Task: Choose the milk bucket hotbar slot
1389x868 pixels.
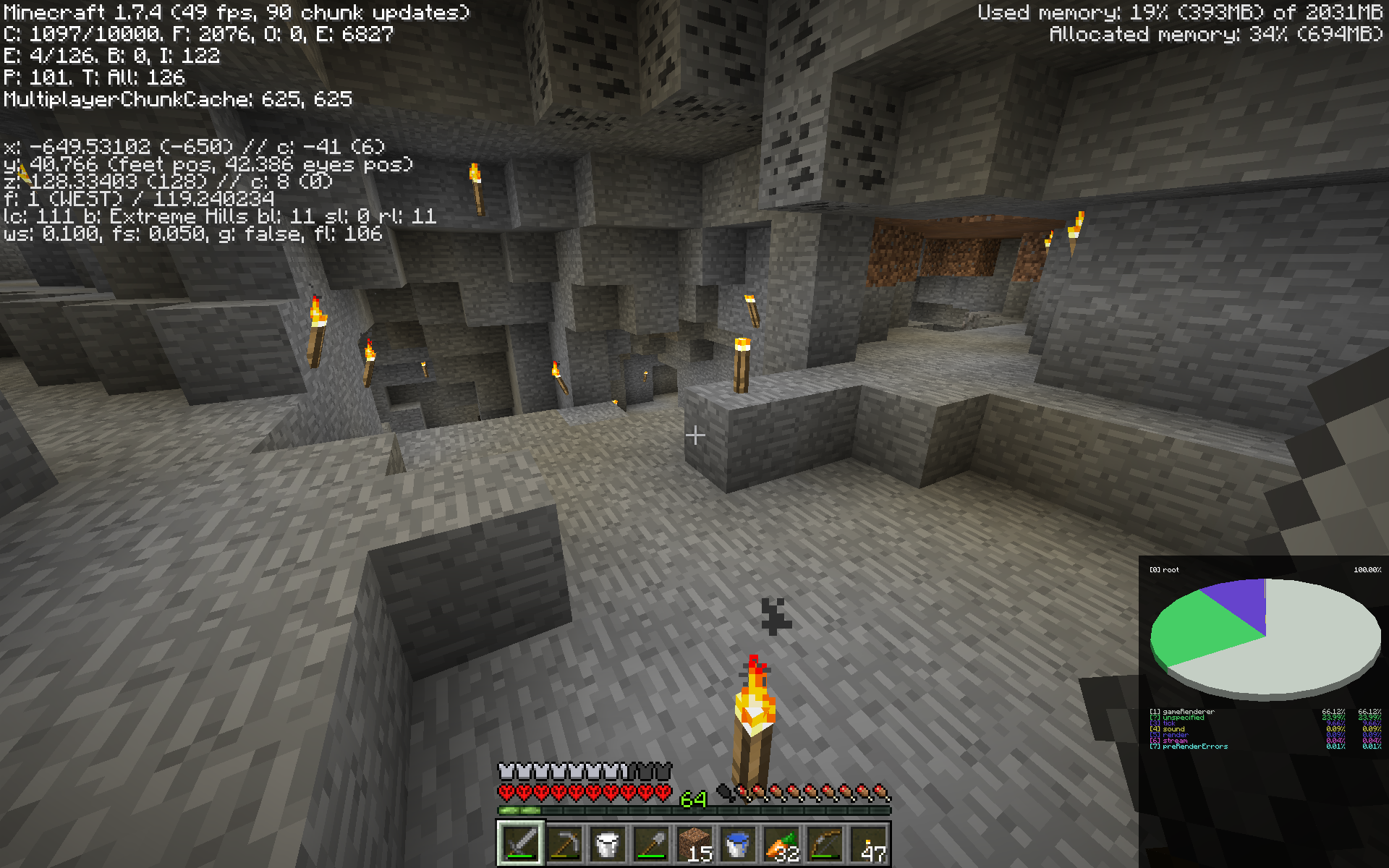Action: (x=608, y=843)
